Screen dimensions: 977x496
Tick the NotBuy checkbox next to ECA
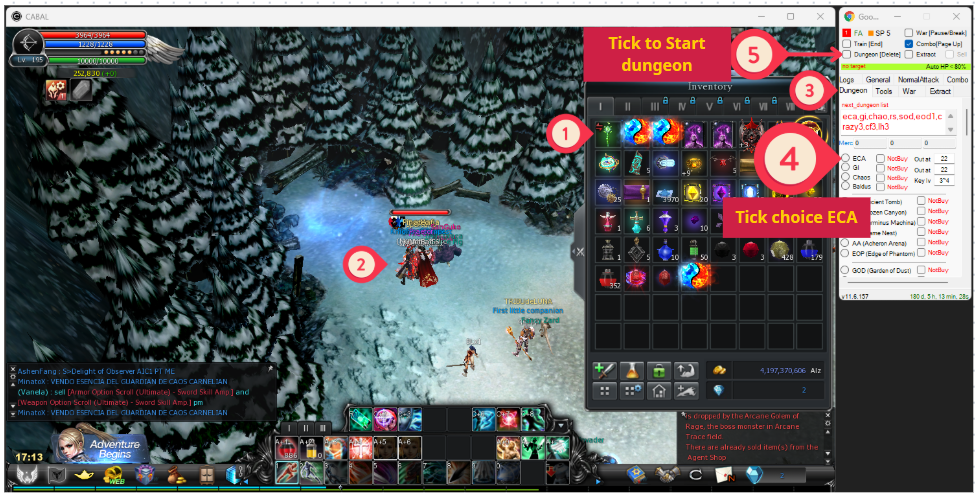pos(880,158)
